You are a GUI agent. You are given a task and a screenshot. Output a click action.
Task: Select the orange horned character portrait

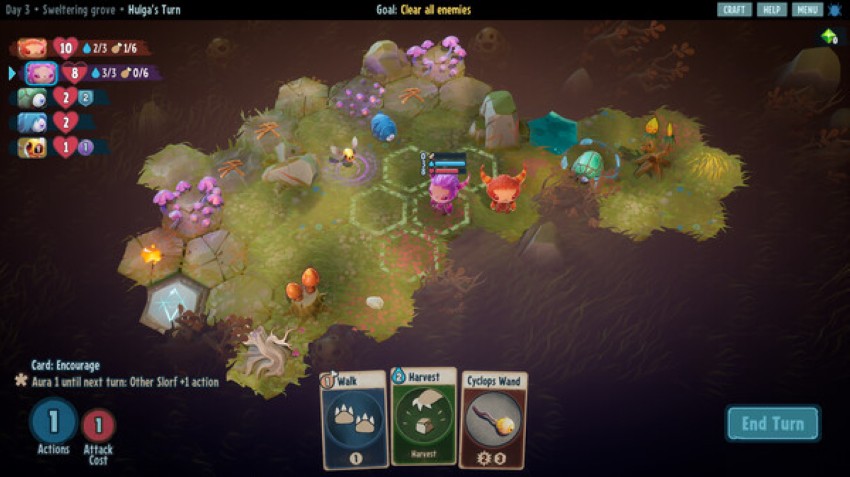coord(33,48)
